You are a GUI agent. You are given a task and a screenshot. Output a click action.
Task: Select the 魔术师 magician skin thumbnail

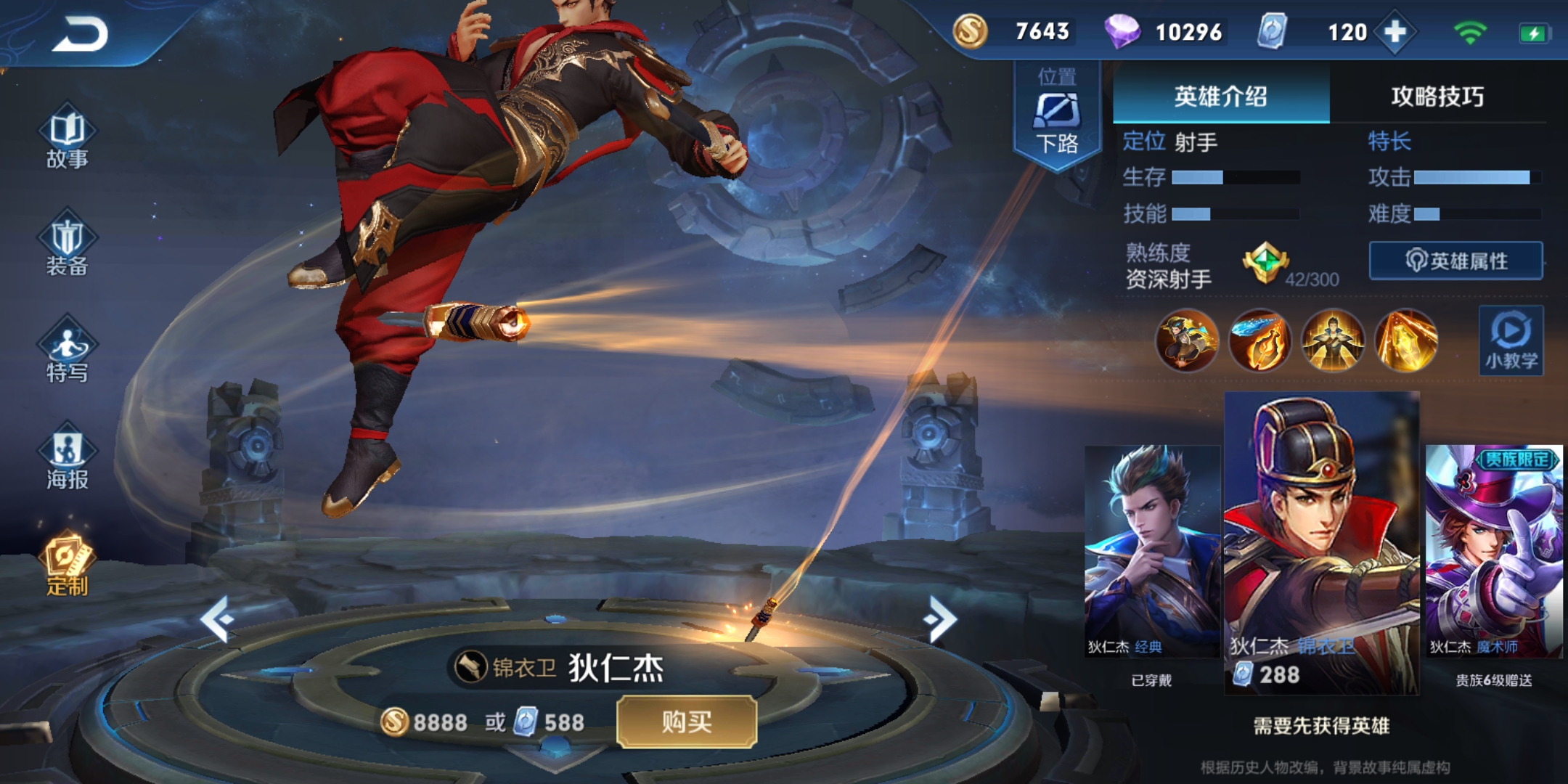(1493, 552)
